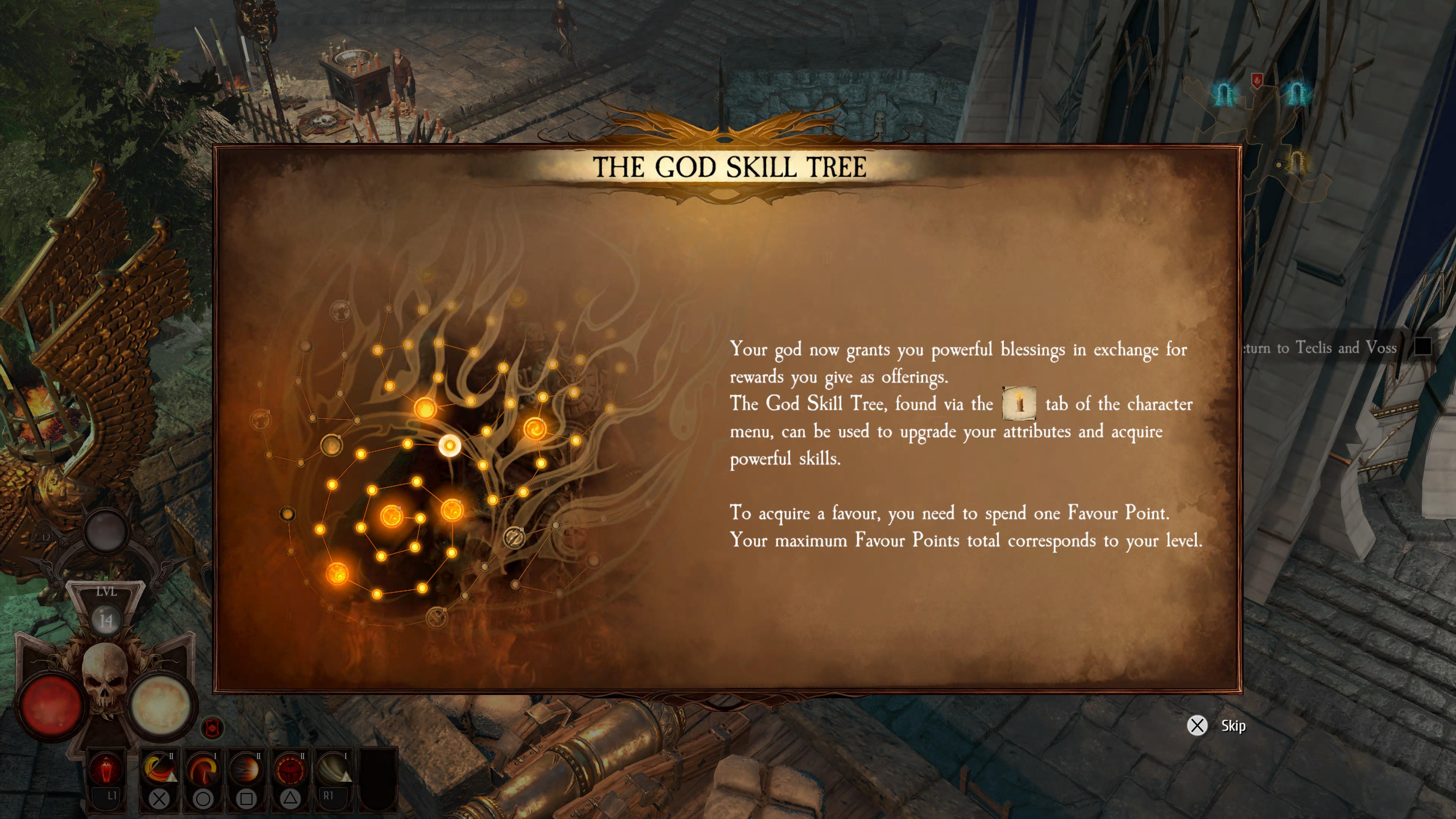The height and width of the screenshot is (819, 1456).
Task: Click the glowing white skill node
Action: click(x=450, y=446)
